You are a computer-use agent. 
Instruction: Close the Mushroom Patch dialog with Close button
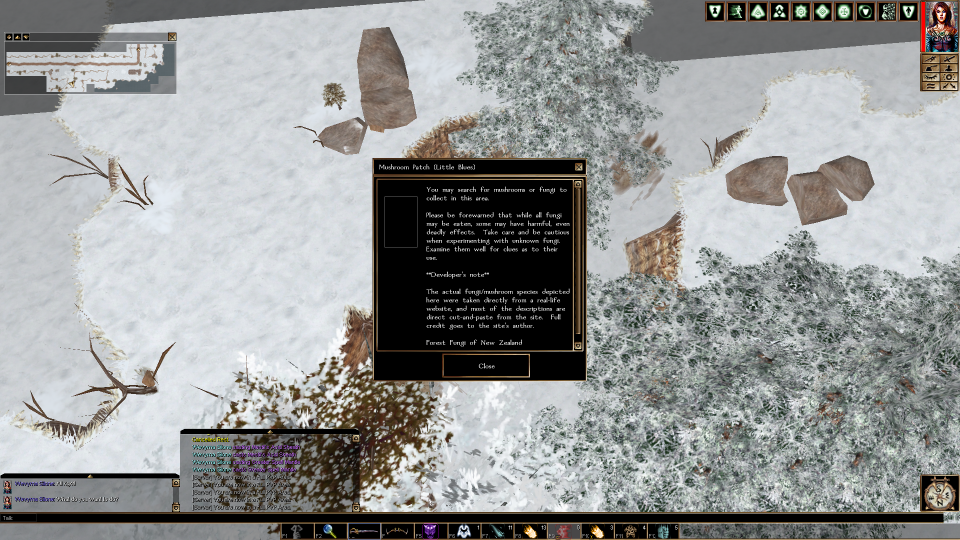coord(486,366)
